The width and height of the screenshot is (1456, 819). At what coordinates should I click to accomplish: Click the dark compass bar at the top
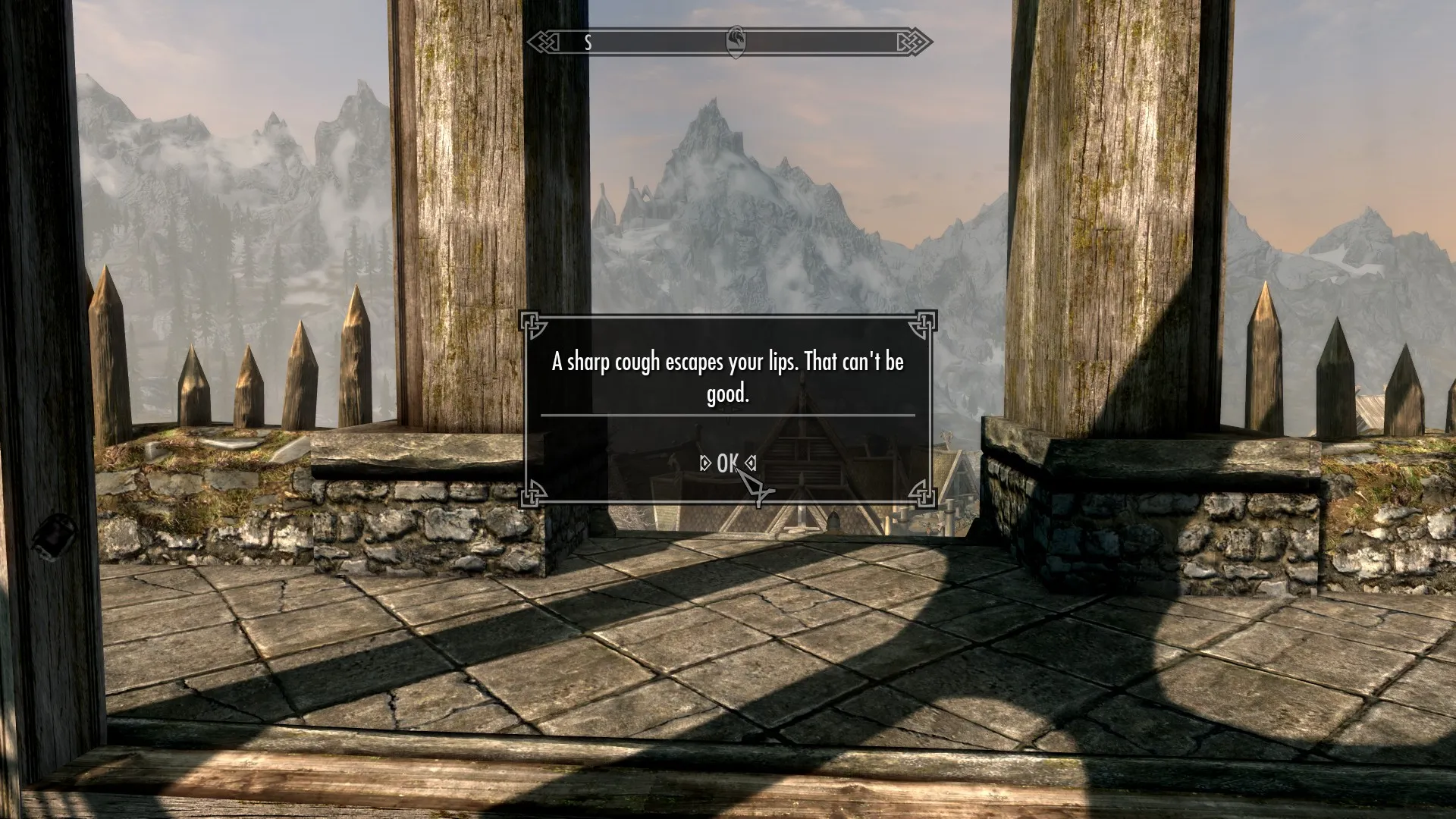click(x=660, y=42)
